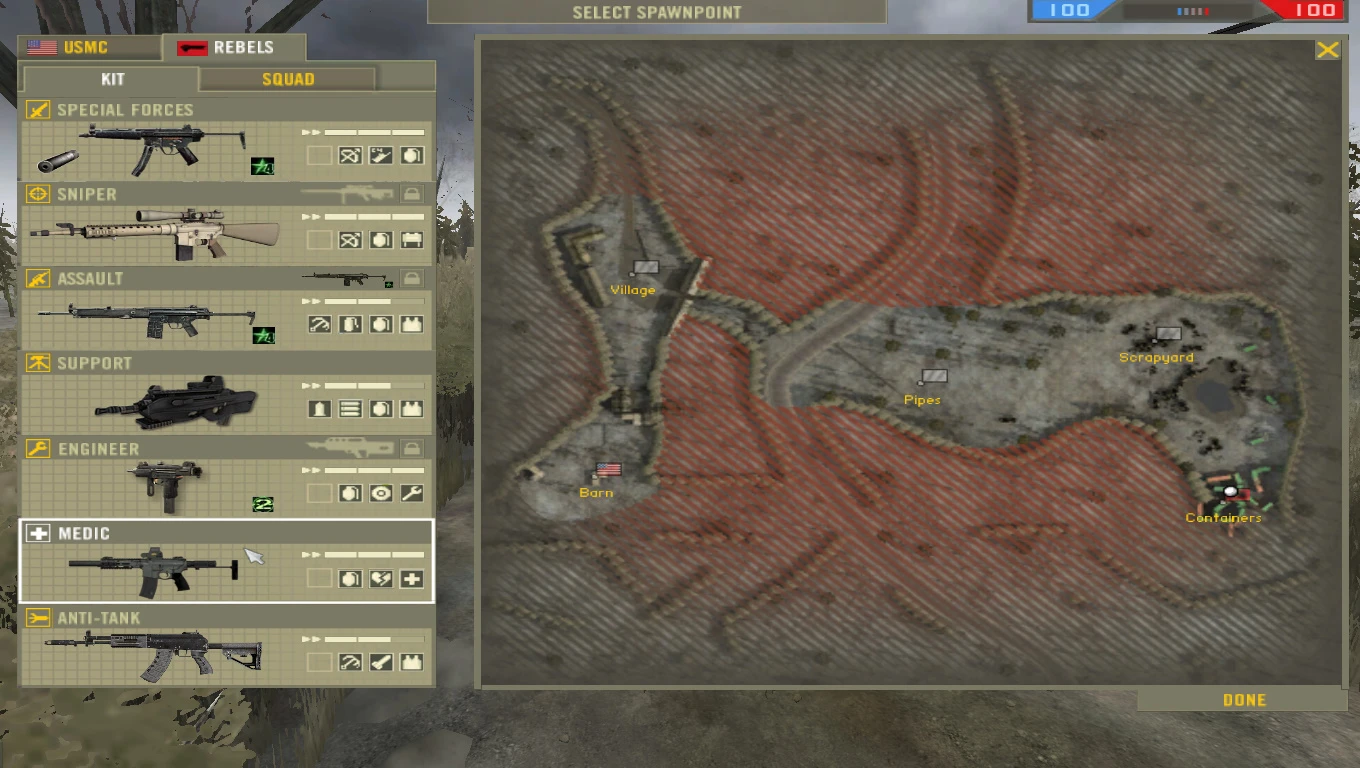Click the padlock on the Engineer unlock weapon
Image resolution: width=1360 pixels, height=768 pixels.
pos(412,448)
